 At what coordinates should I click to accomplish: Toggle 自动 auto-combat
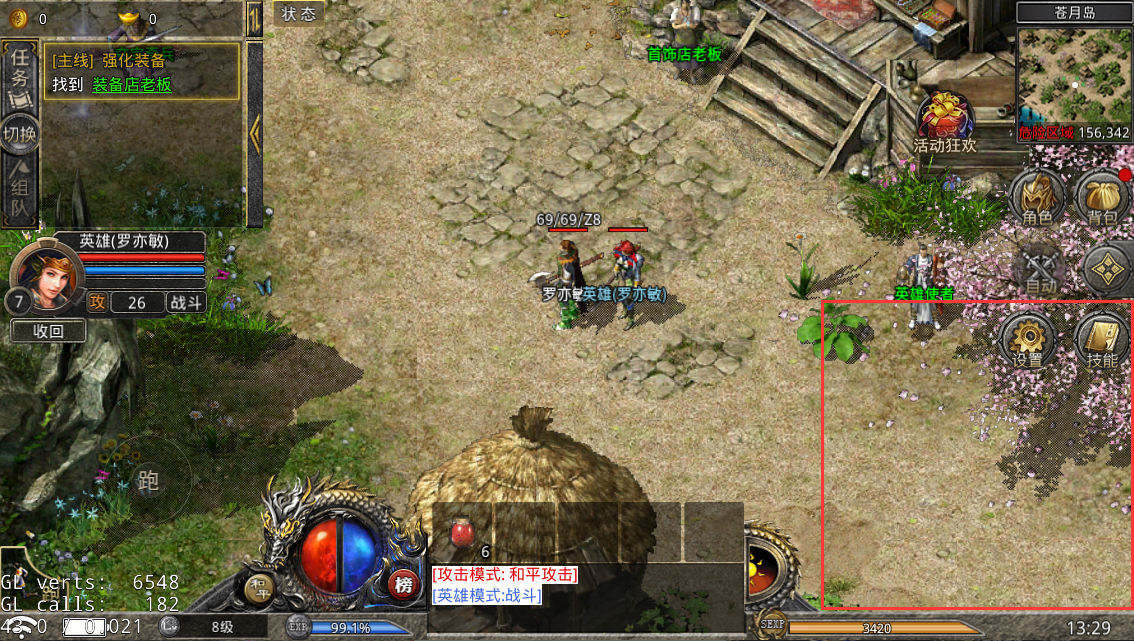(x=1040, y=270)
